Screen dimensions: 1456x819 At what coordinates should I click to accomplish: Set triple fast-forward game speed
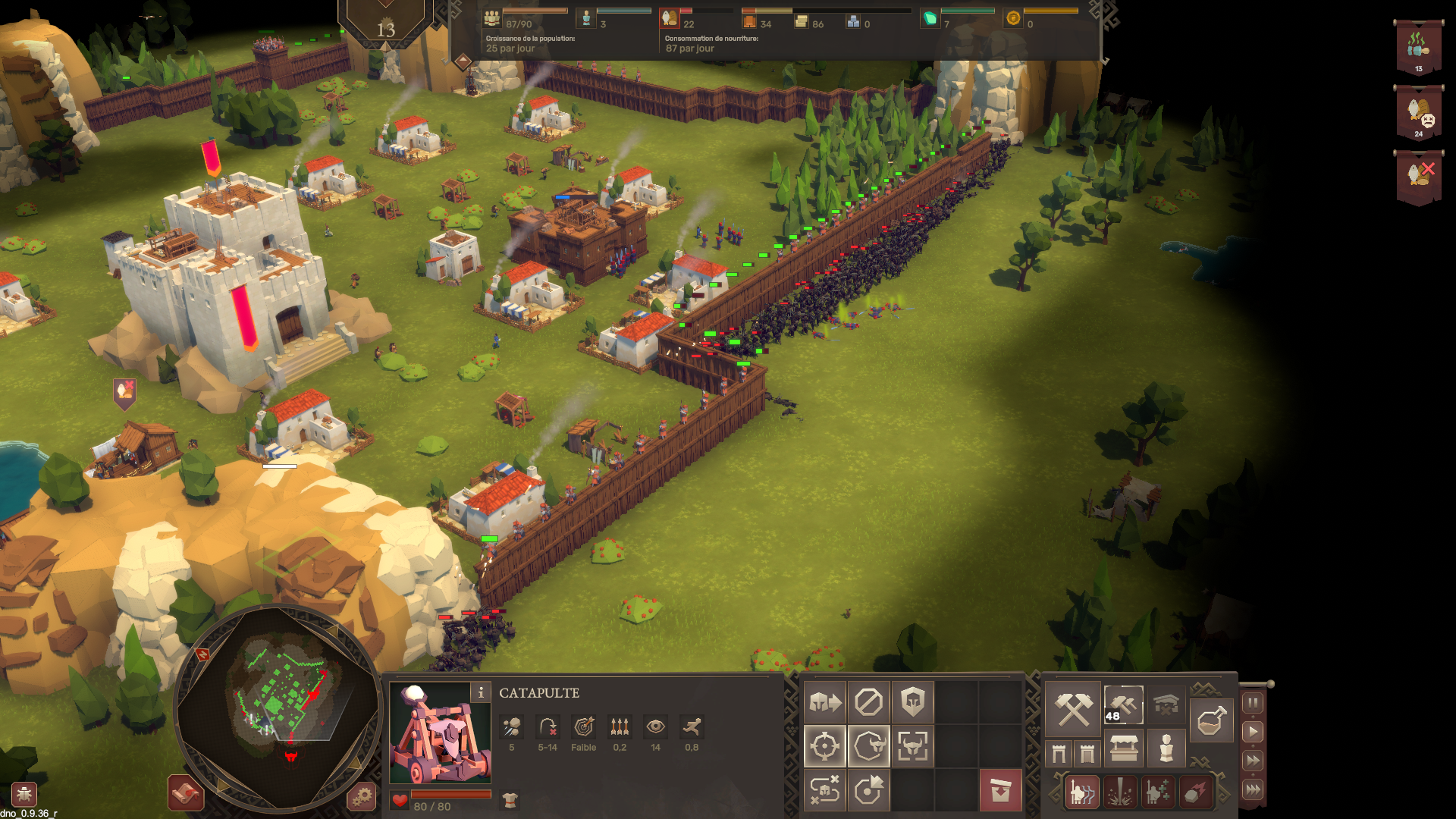[x=1253, y=789]
